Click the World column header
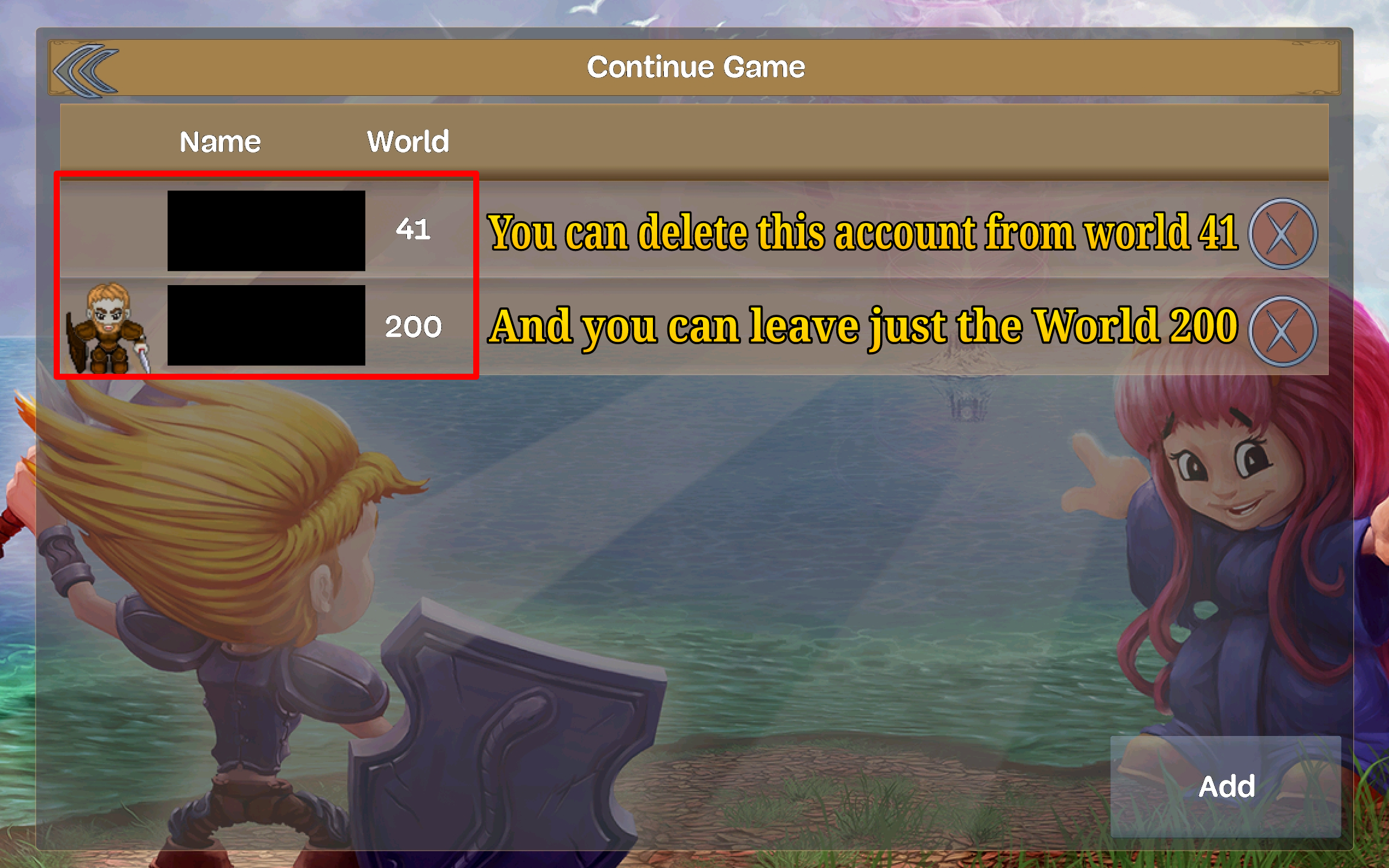 click(x=408, y=142)
